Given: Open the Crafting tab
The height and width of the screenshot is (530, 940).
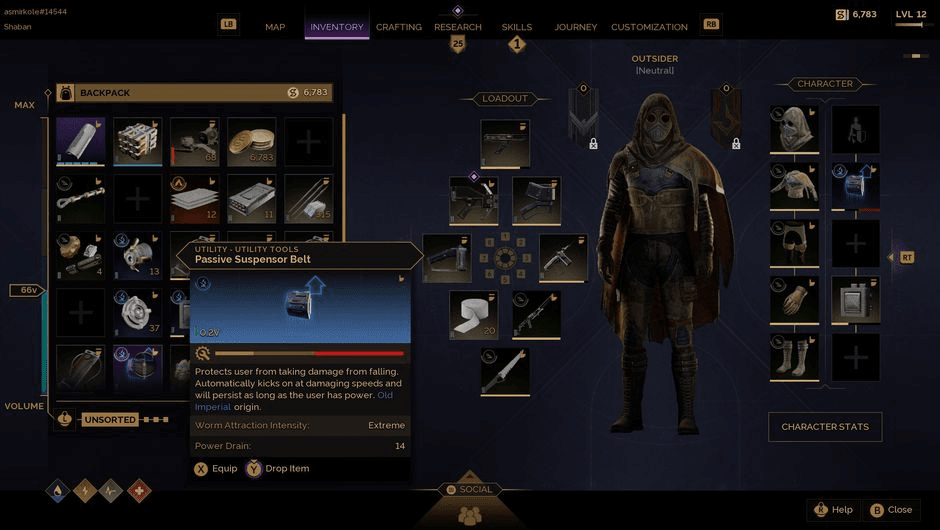Looking at the screenshot, I should coord(398,27).
